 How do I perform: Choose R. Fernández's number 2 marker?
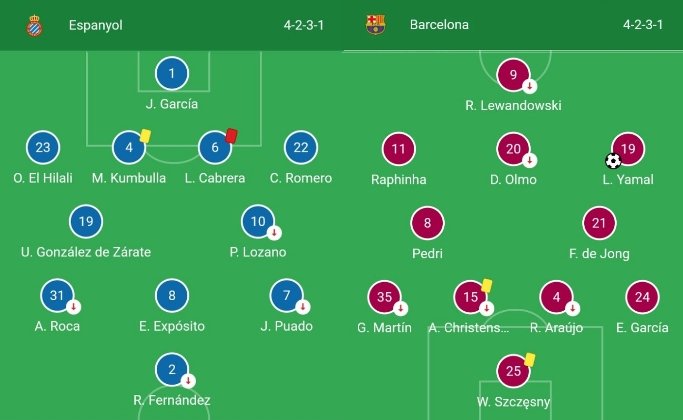tap(172, 370)
